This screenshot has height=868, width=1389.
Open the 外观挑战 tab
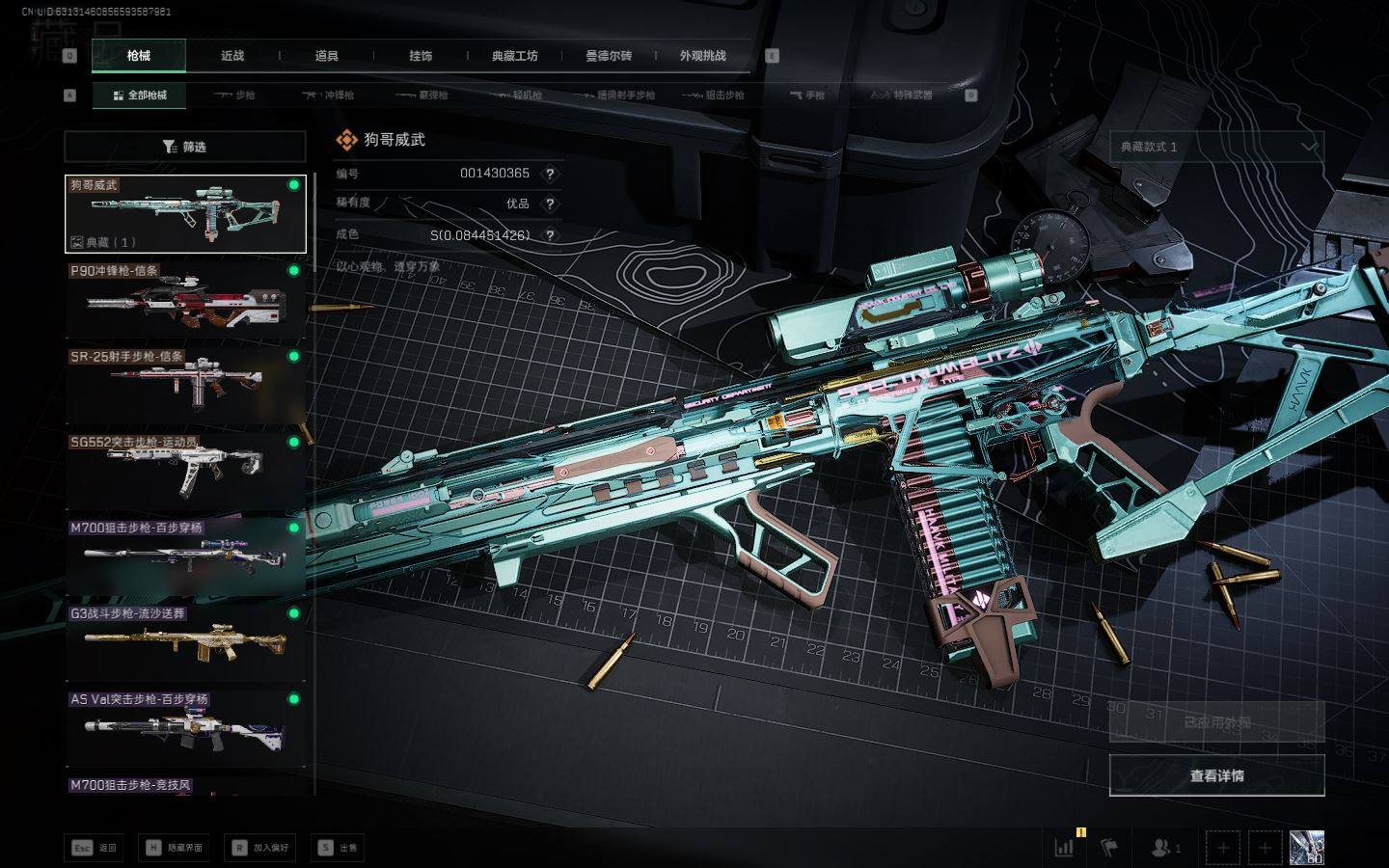tap(702, 56)
